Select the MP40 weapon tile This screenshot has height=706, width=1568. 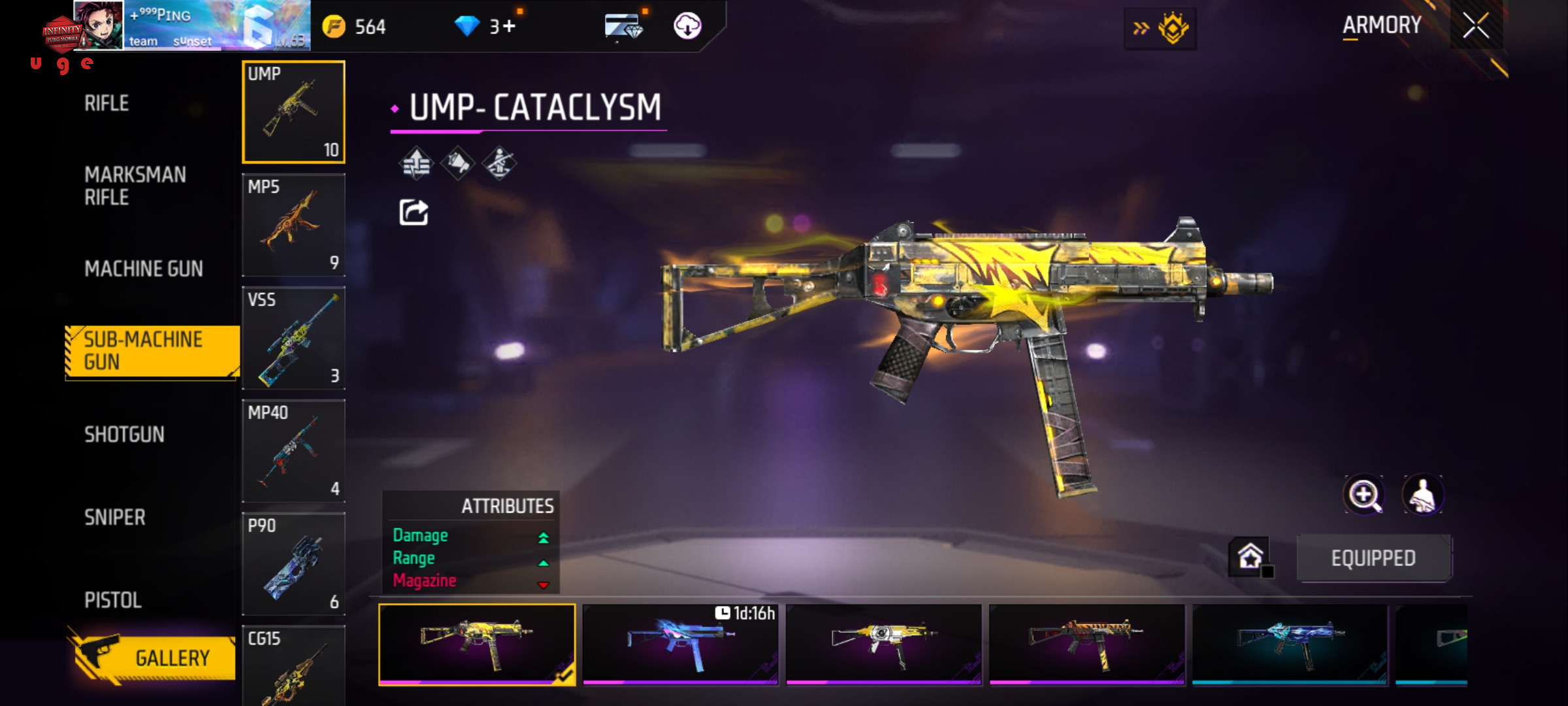[x=293, y=450]
